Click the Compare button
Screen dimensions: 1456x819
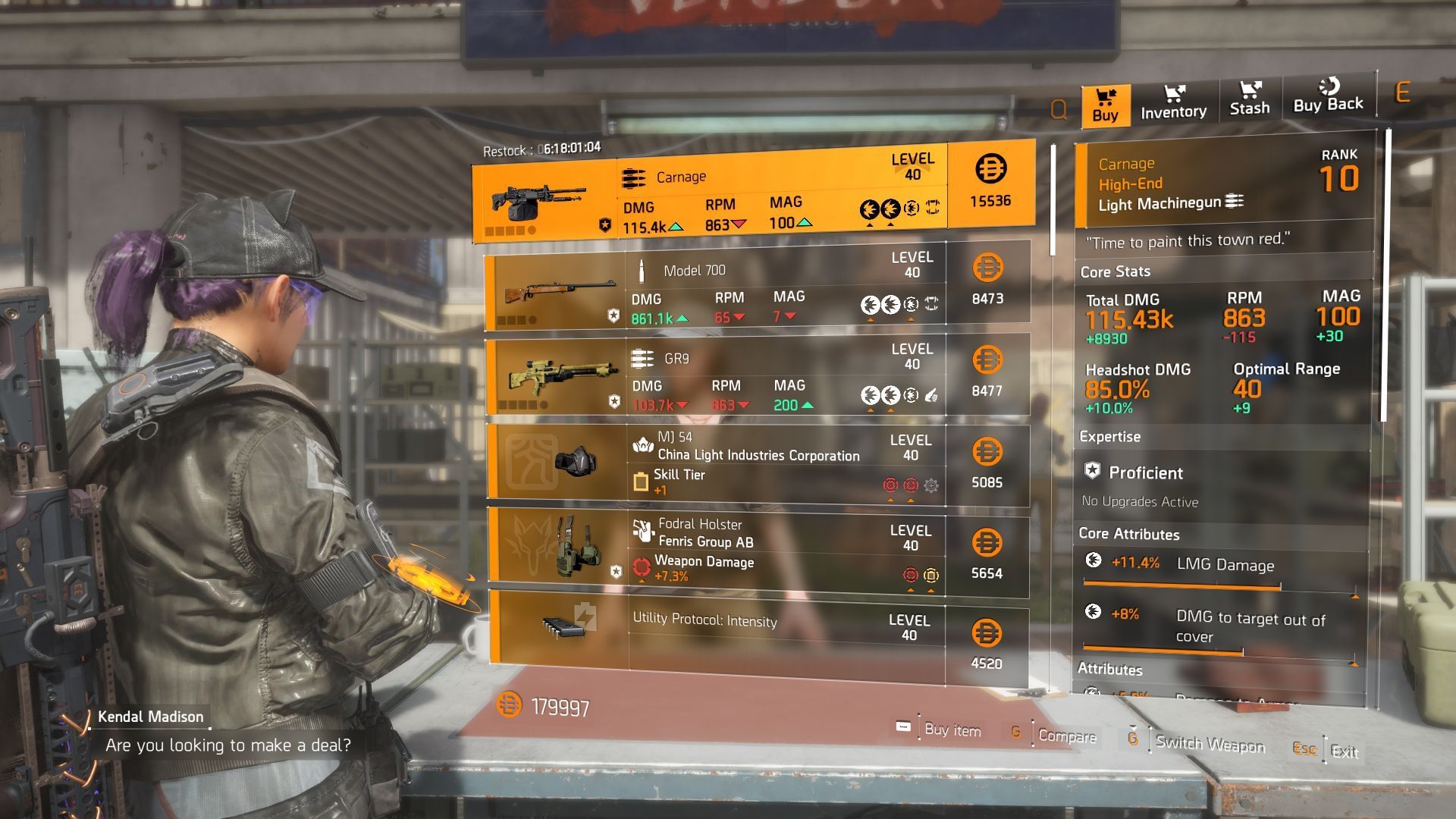1066,736
